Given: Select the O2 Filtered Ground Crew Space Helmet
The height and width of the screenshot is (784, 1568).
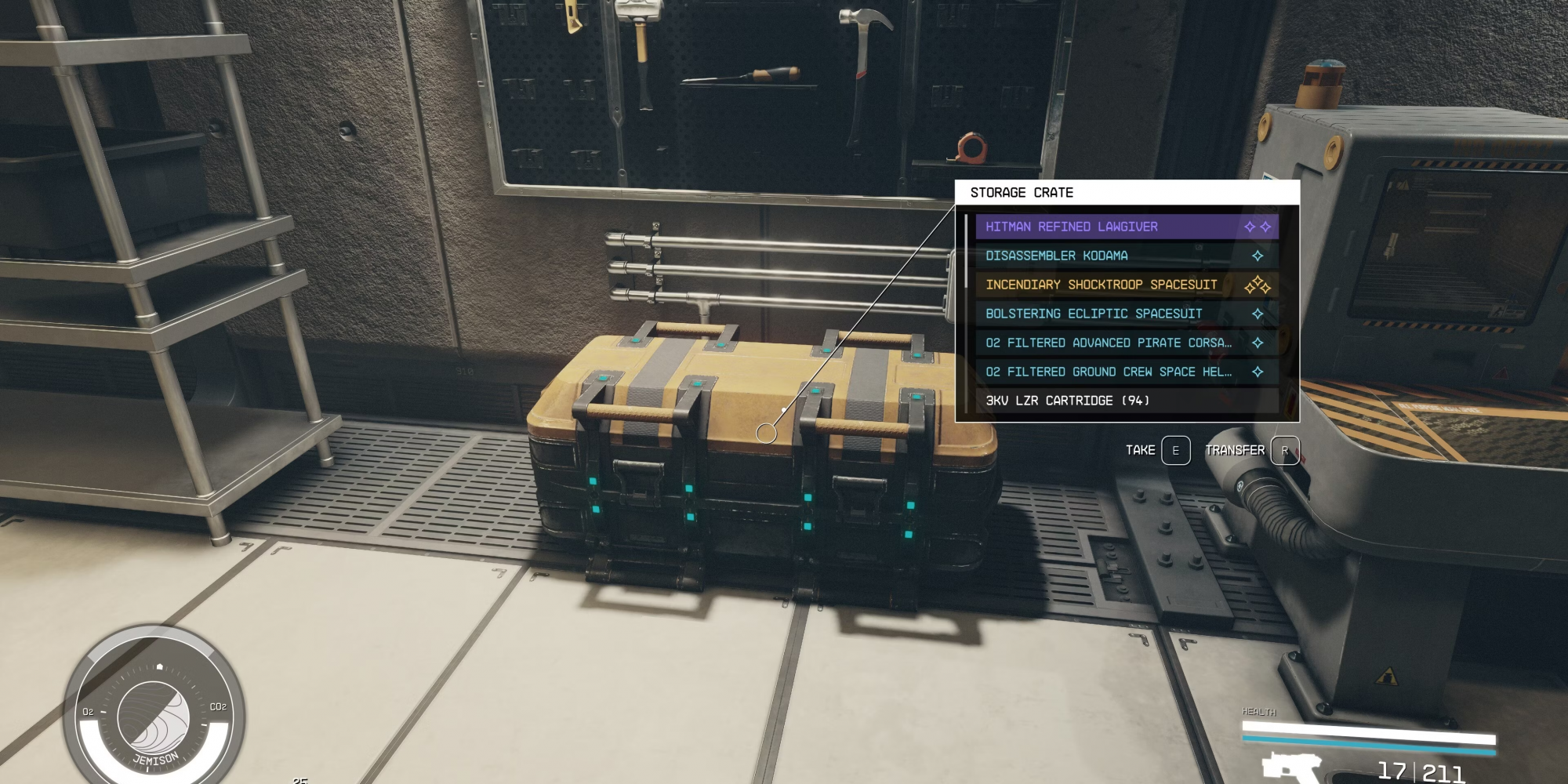Looking at the screenshot, I should click(x=1126, y=372).
